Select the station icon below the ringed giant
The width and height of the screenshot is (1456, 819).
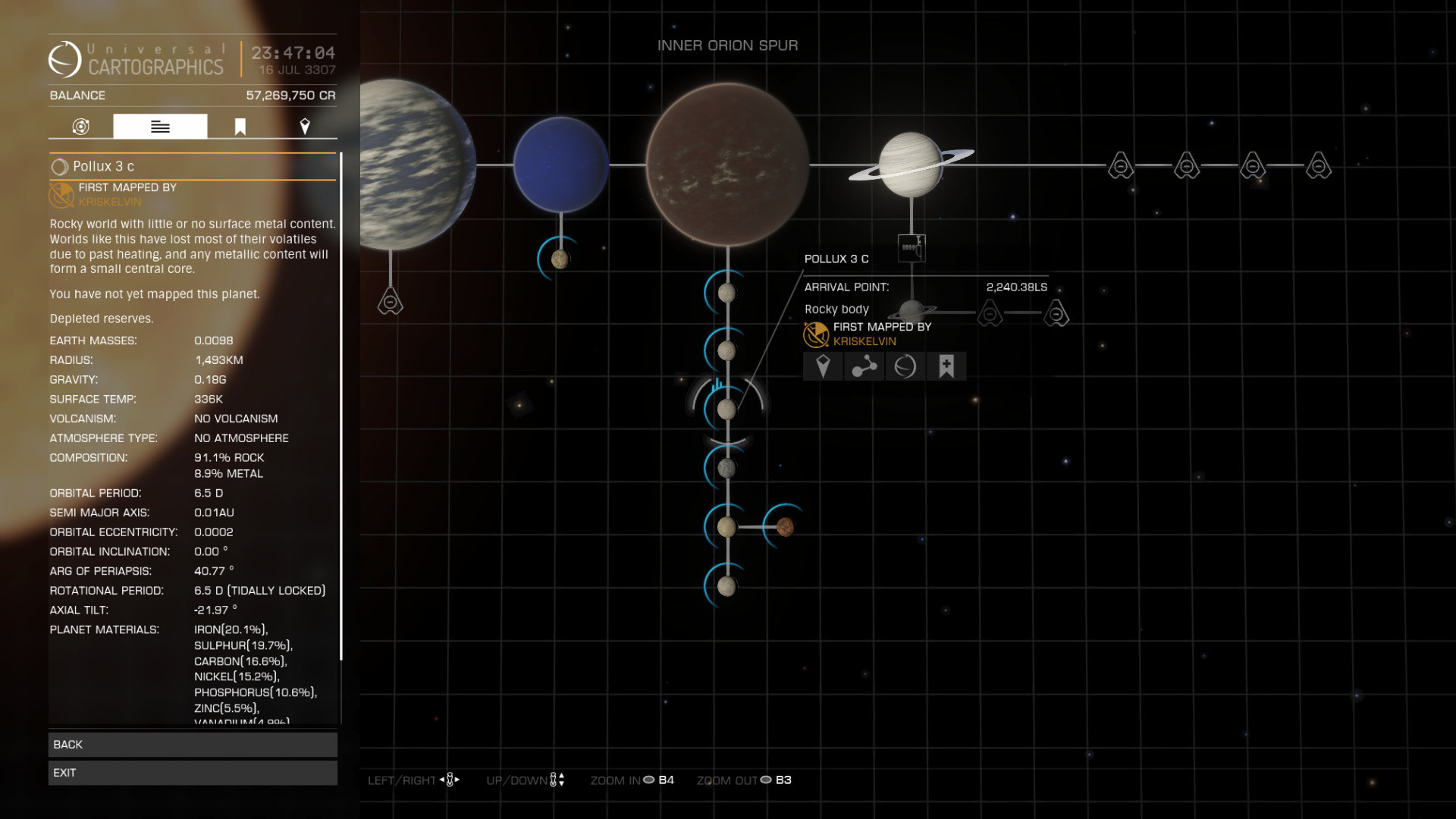point(911,248)
